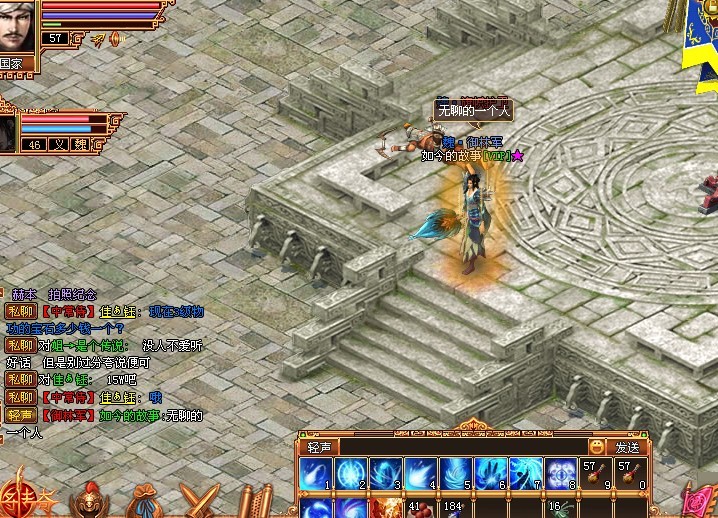This screenshot has height=518, width=718.
Task: Use the potion in hotbar slot 9
Action: click(594, 473)
